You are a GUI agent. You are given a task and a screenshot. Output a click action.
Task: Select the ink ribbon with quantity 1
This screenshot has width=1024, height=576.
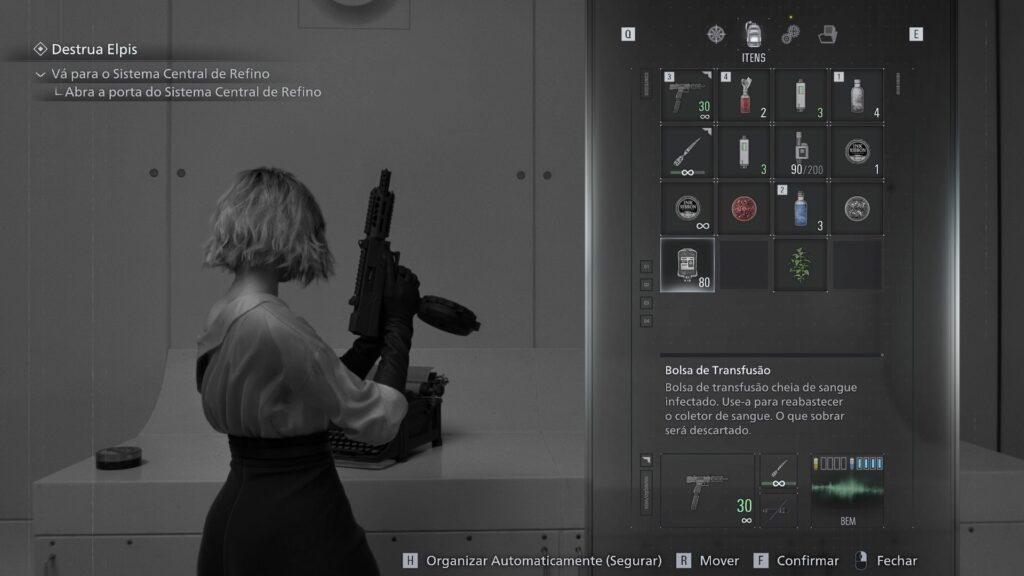click(x=857, y=152)
